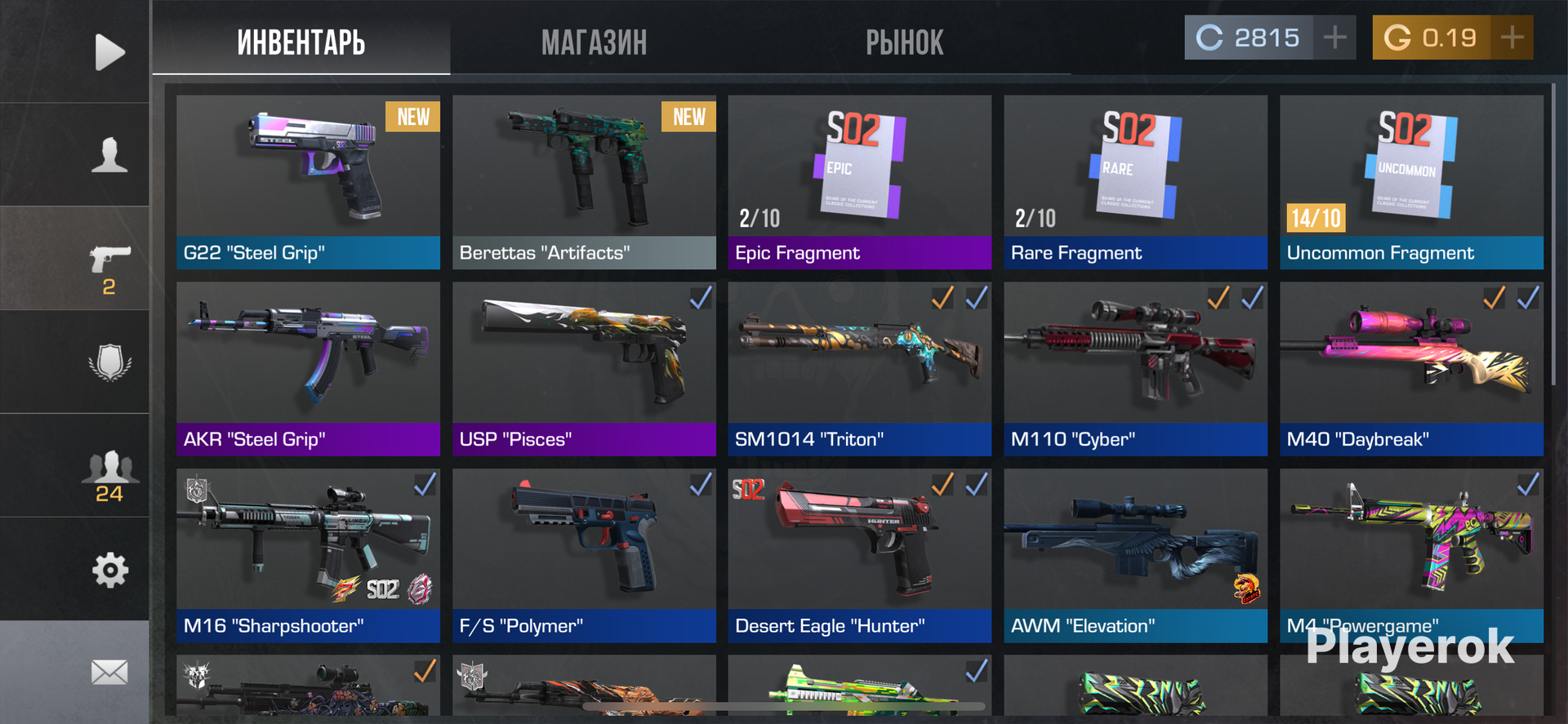Pick the Uncommon Fragment tile

click(1411, 181)
